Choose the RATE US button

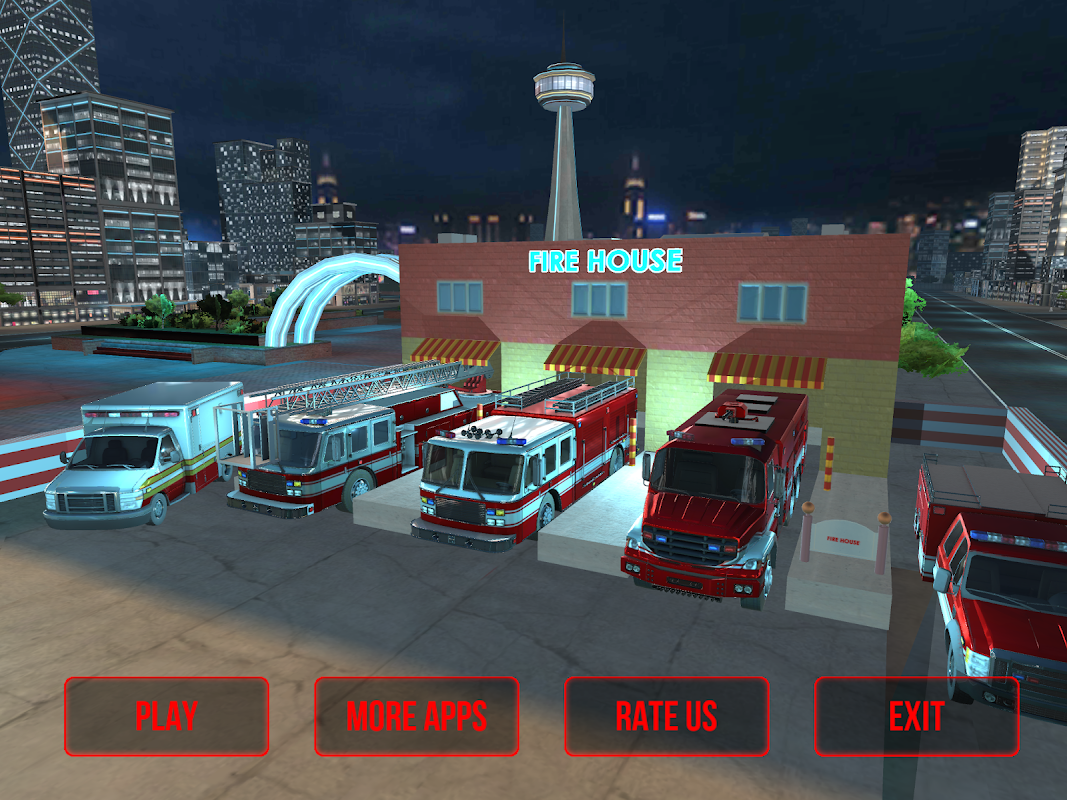667,716
